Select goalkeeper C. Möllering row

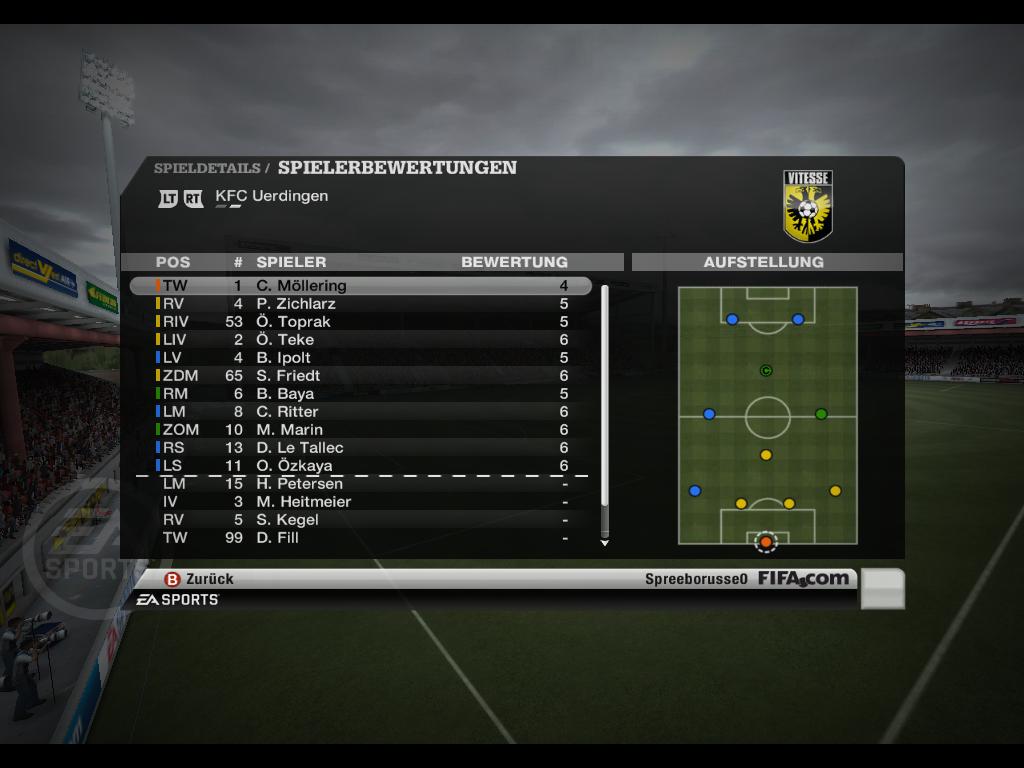pos(360,286)
